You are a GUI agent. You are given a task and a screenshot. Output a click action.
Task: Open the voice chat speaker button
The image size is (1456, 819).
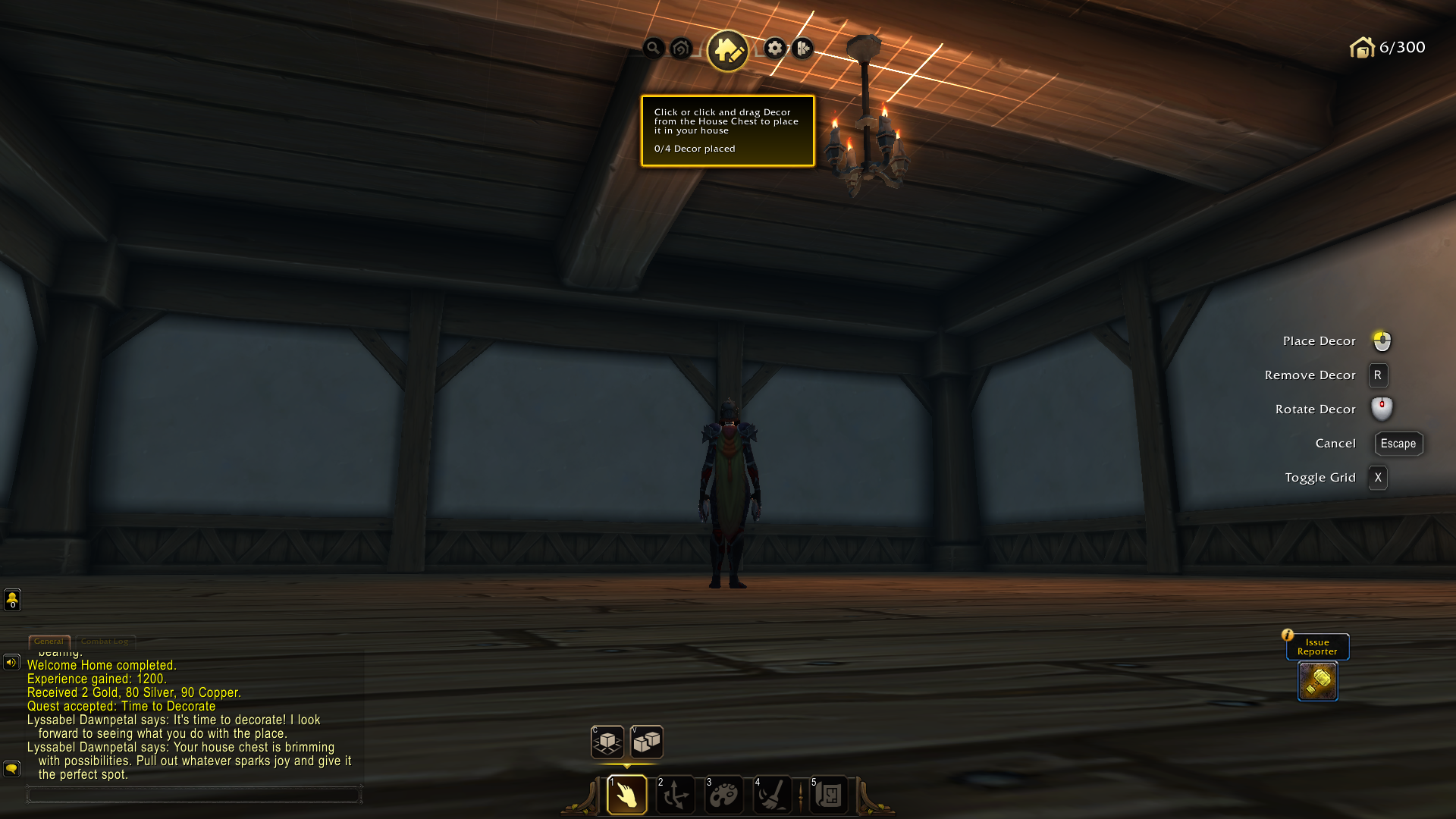point(11,662)
